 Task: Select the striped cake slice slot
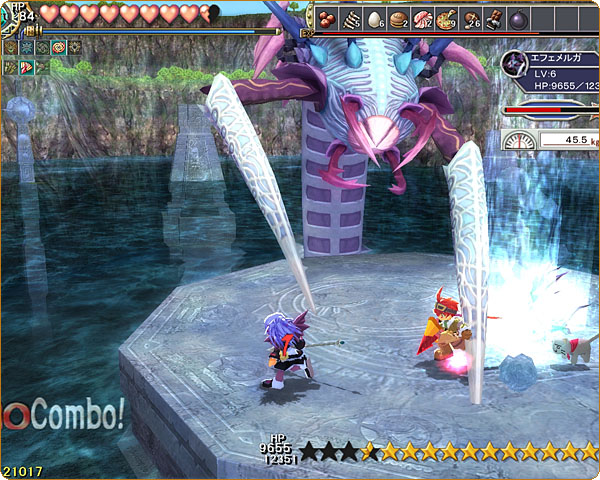point(351,18)
